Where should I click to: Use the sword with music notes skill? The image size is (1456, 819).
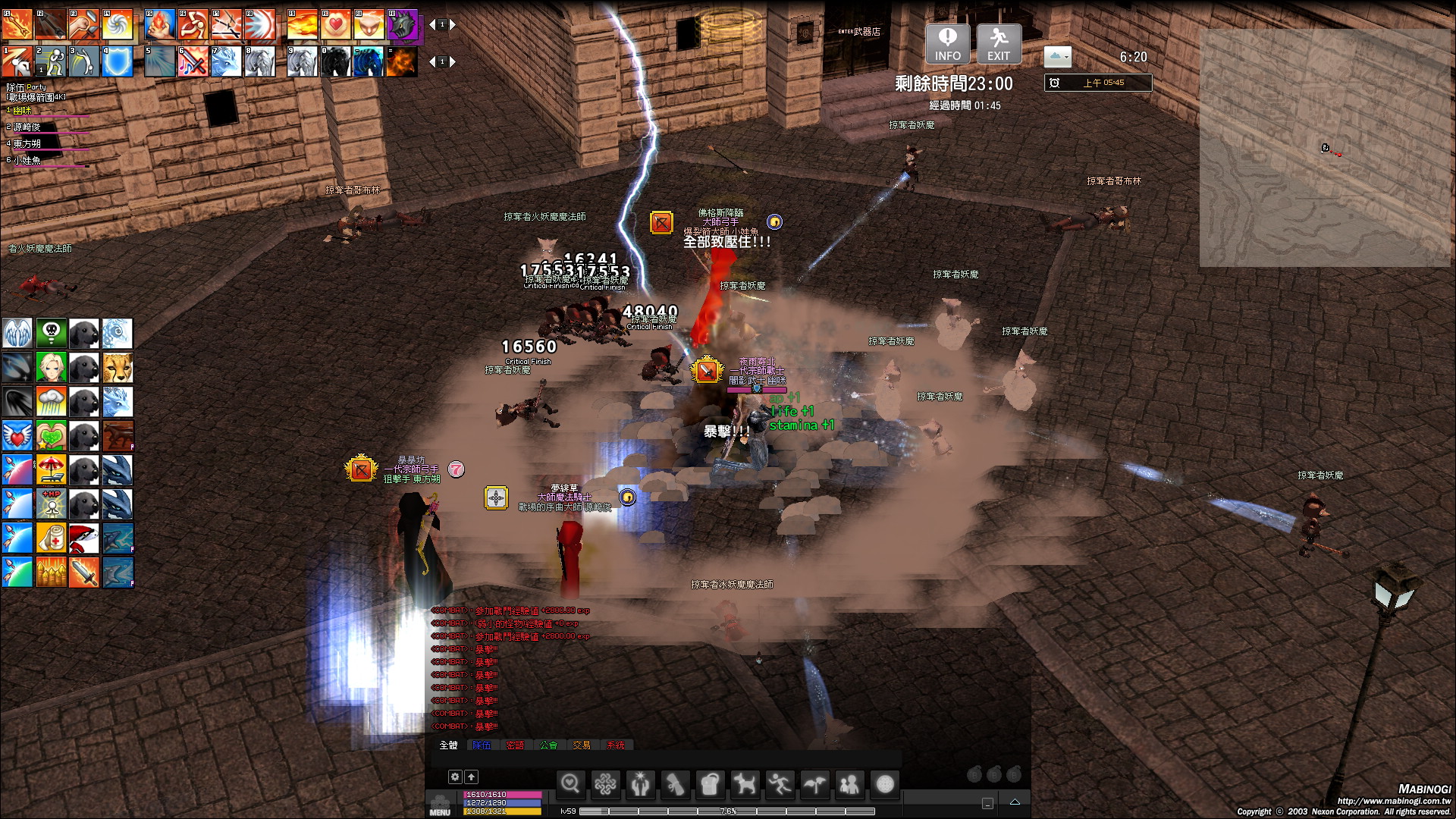[x=193, y=61]
